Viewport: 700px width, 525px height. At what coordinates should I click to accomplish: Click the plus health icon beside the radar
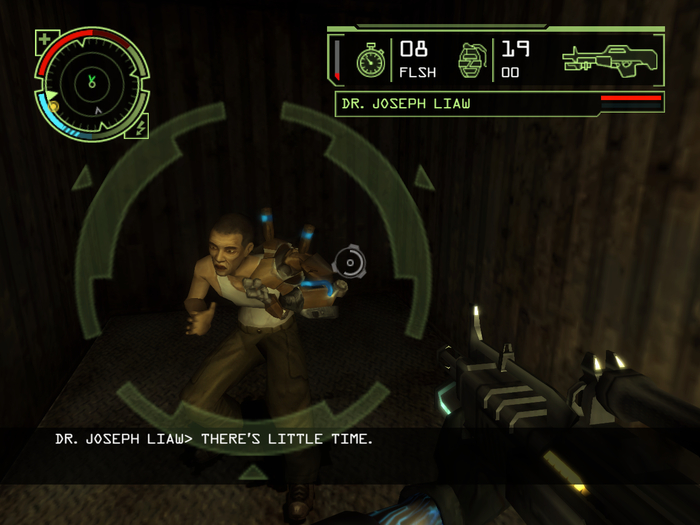(x=46, y=42)
